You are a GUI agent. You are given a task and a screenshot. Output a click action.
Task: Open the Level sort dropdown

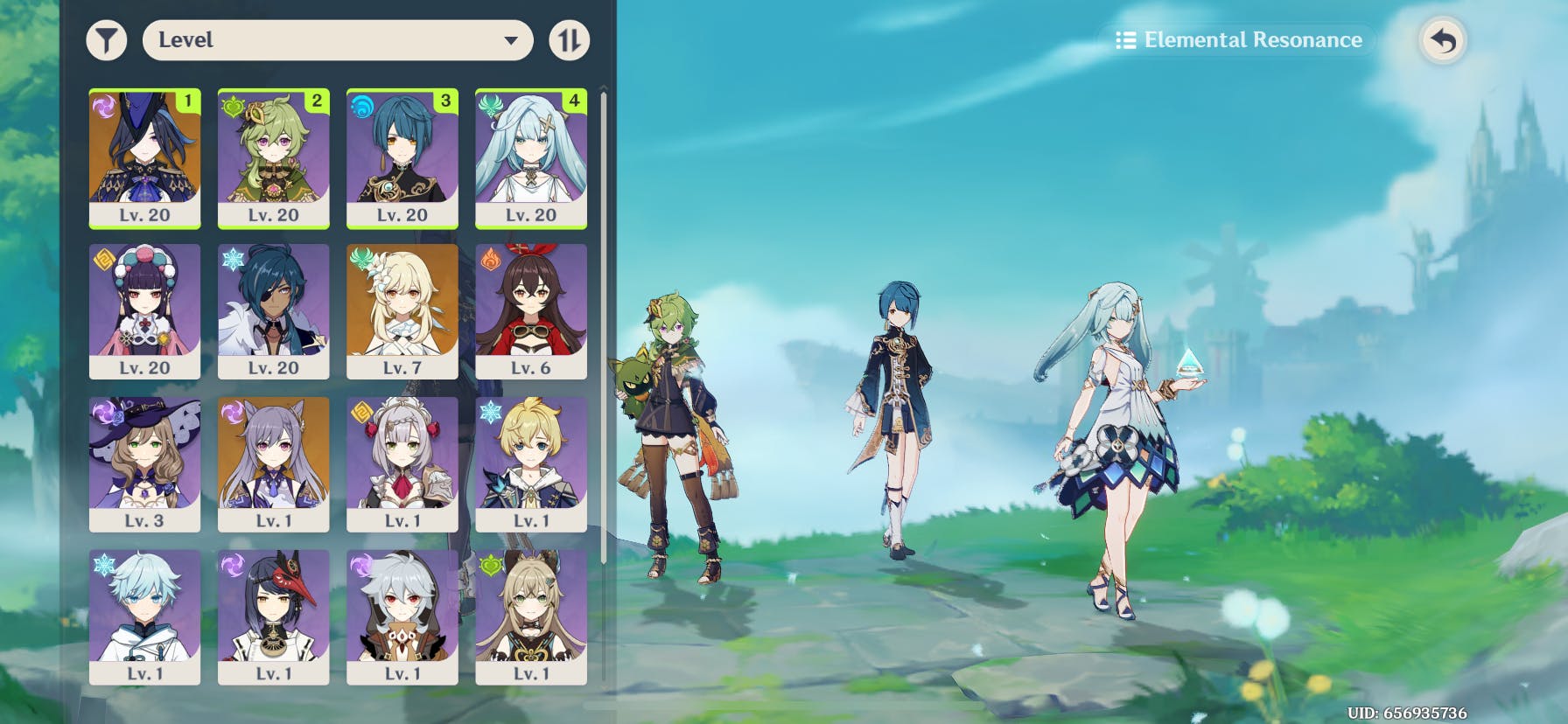tap(338, 40)
